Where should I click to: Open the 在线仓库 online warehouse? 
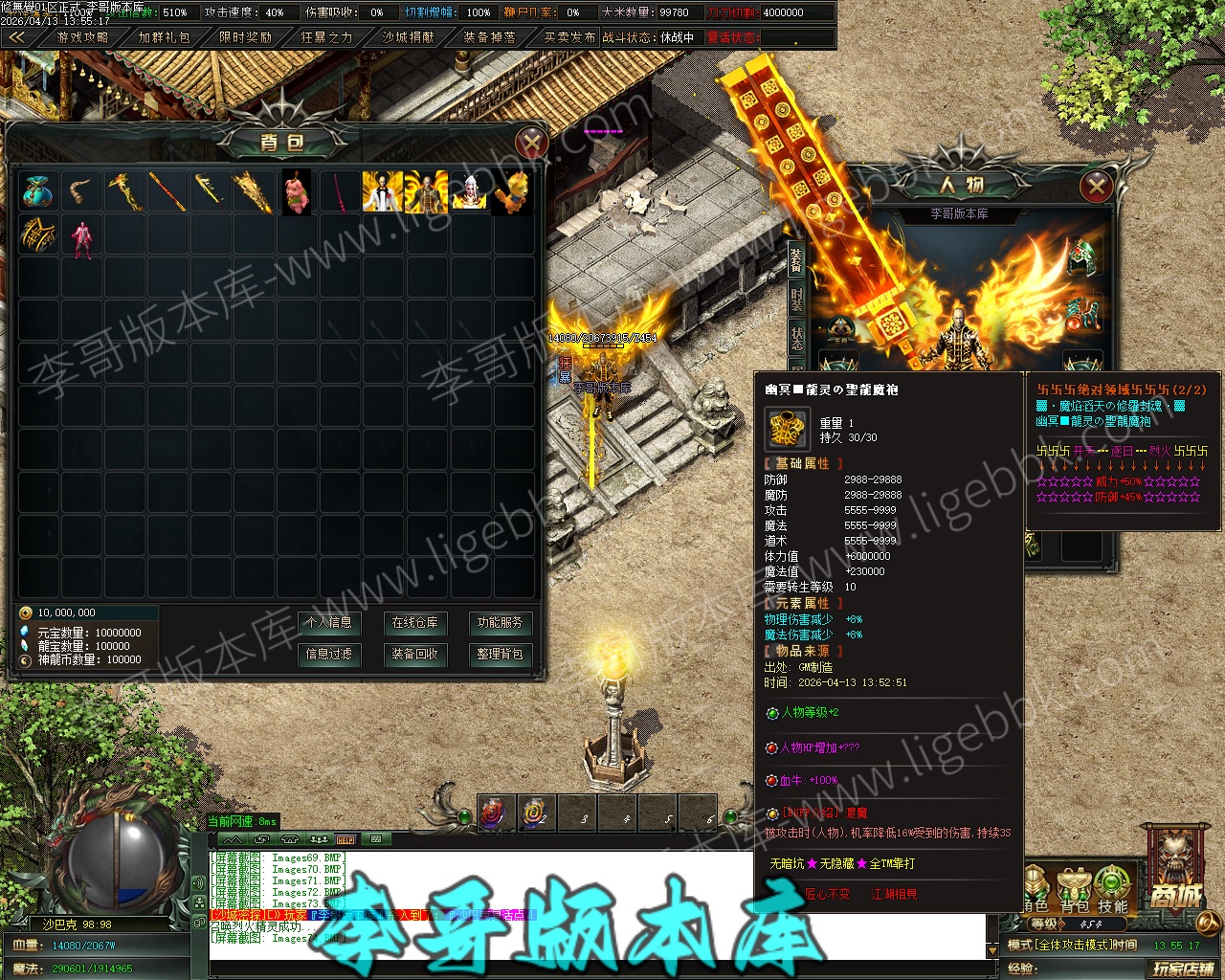(x=414, y=622)
